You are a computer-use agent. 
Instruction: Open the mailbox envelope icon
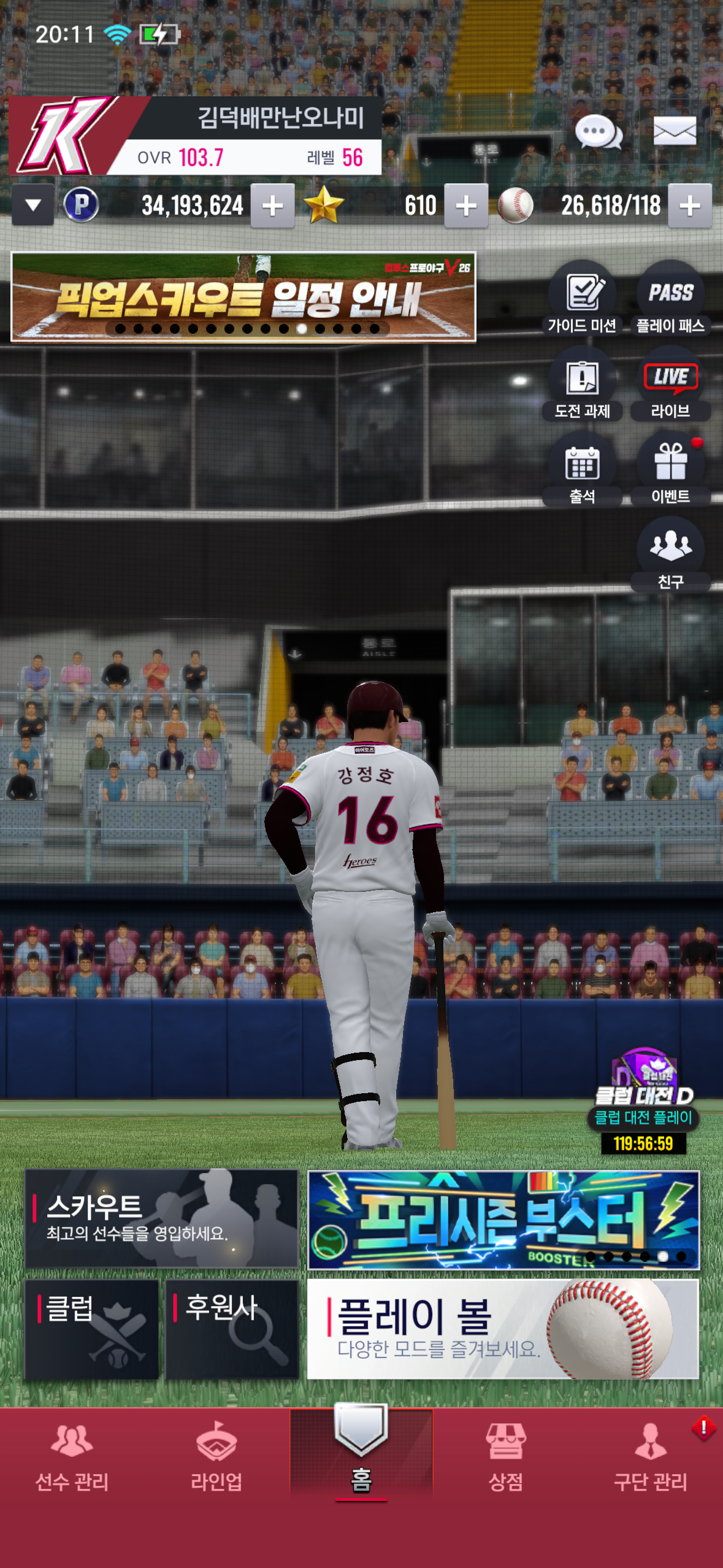coord(675,131)
